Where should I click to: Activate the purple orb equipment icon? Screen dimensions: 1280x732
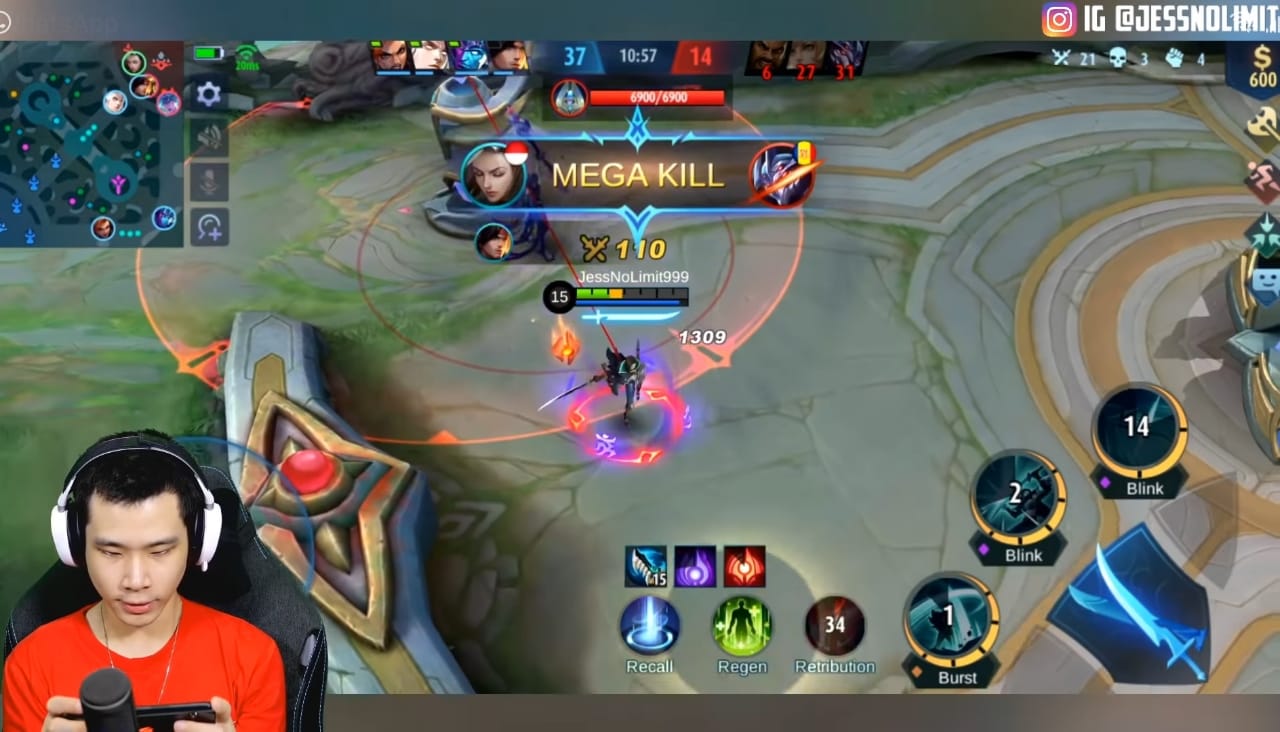point(695,567)
